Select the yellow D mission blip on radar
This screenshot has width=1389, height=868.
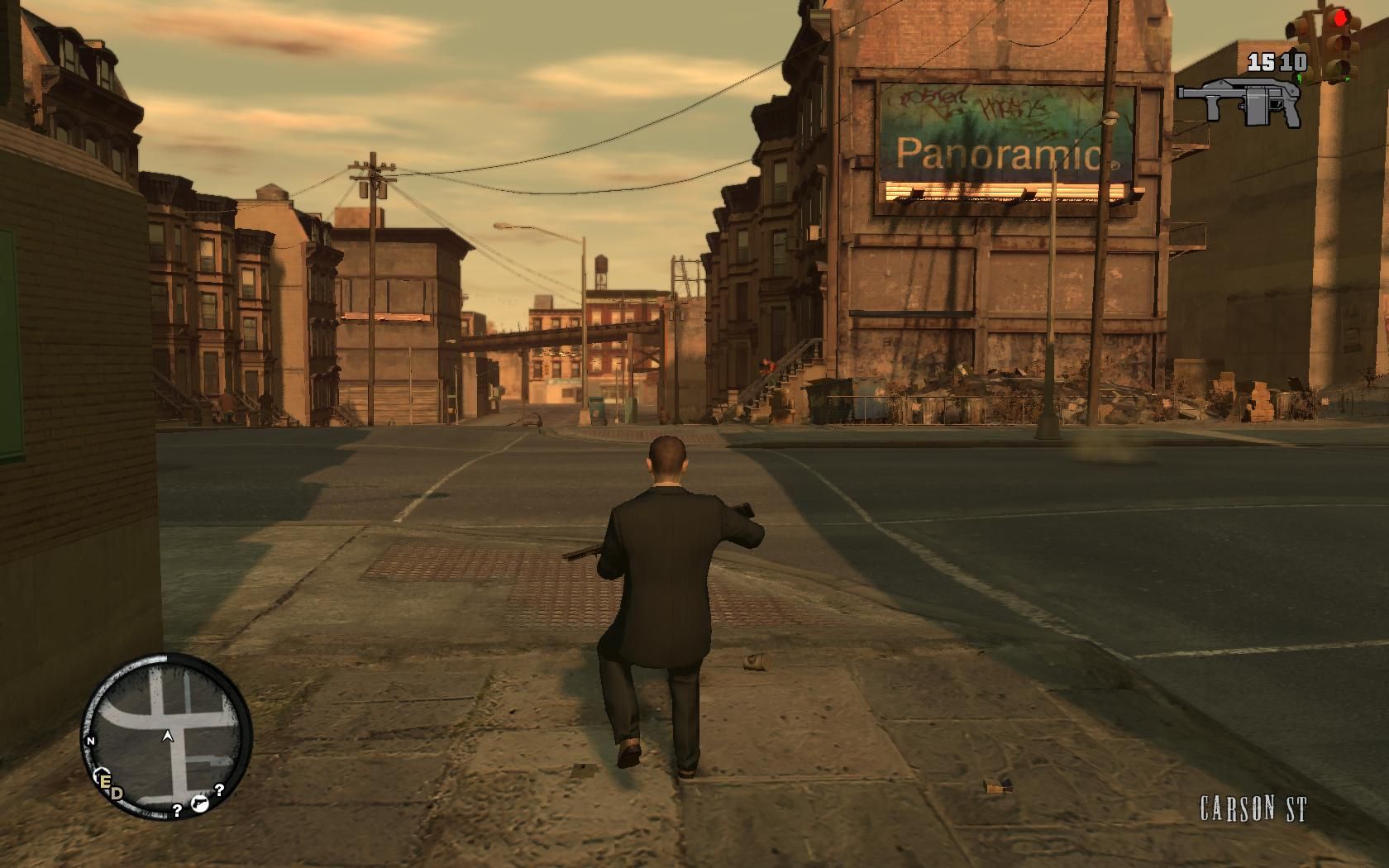pos(116,792)
